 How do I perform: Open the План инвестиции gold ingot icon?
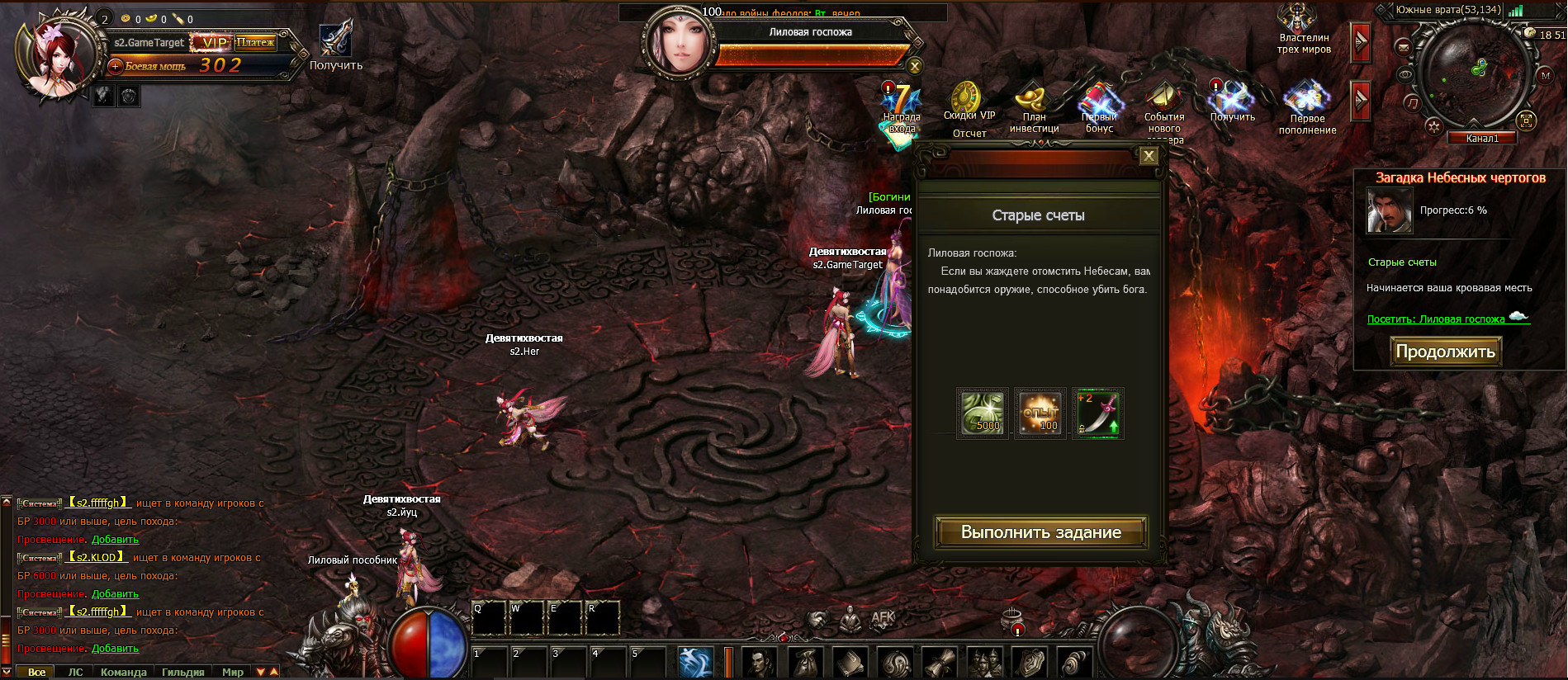click(1032, 97)
